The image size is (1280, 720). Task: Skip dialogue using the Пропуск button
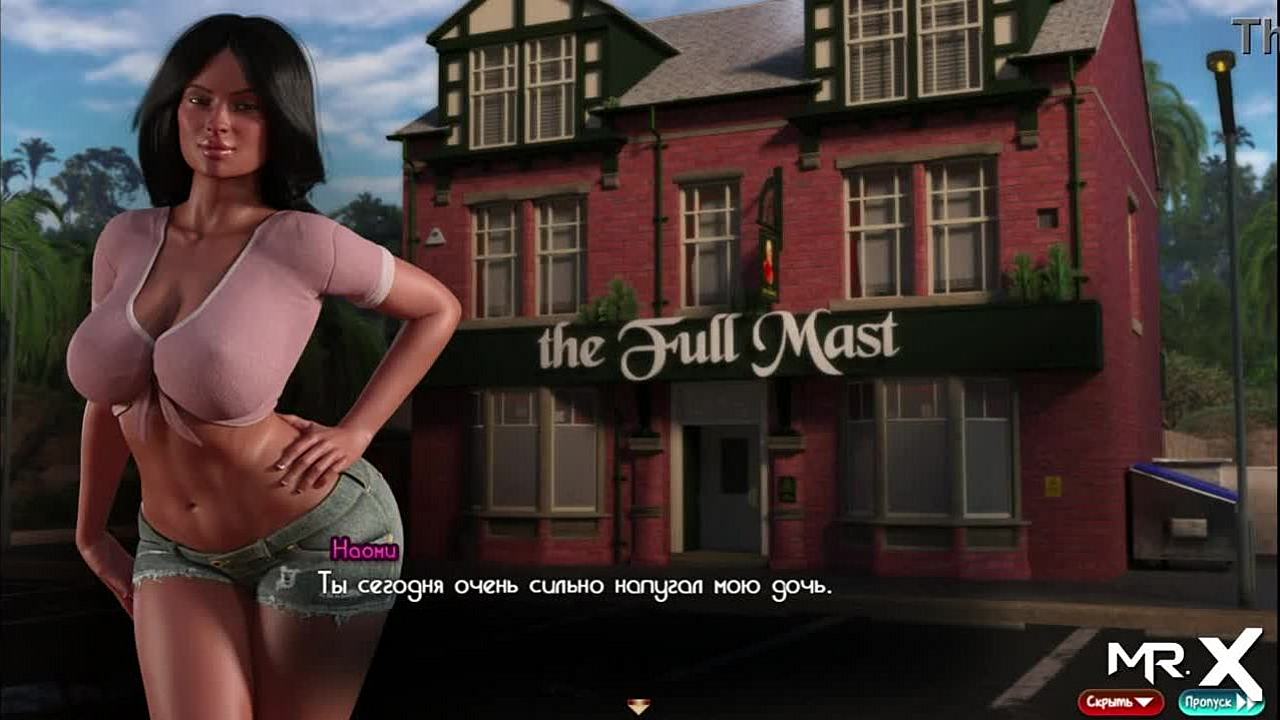[x=1219, y=702]
